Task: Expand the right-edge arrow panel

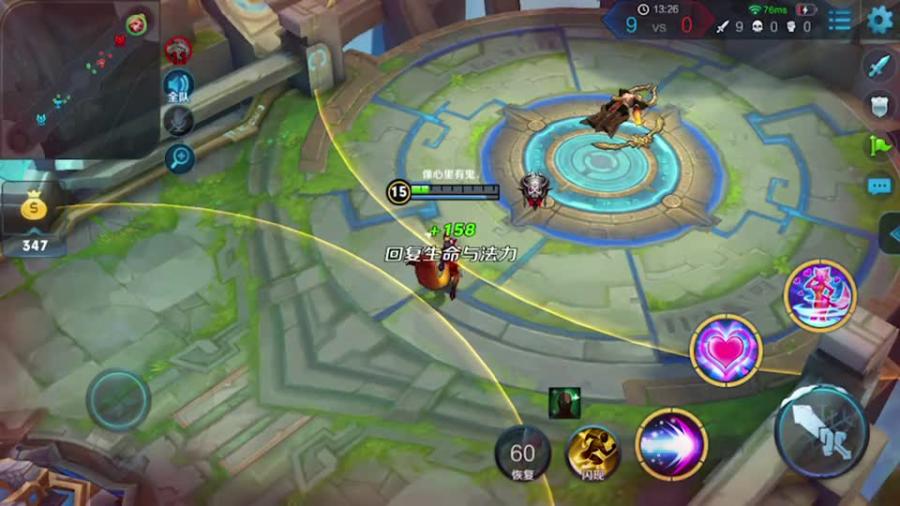Action: [x=890, y=233]
